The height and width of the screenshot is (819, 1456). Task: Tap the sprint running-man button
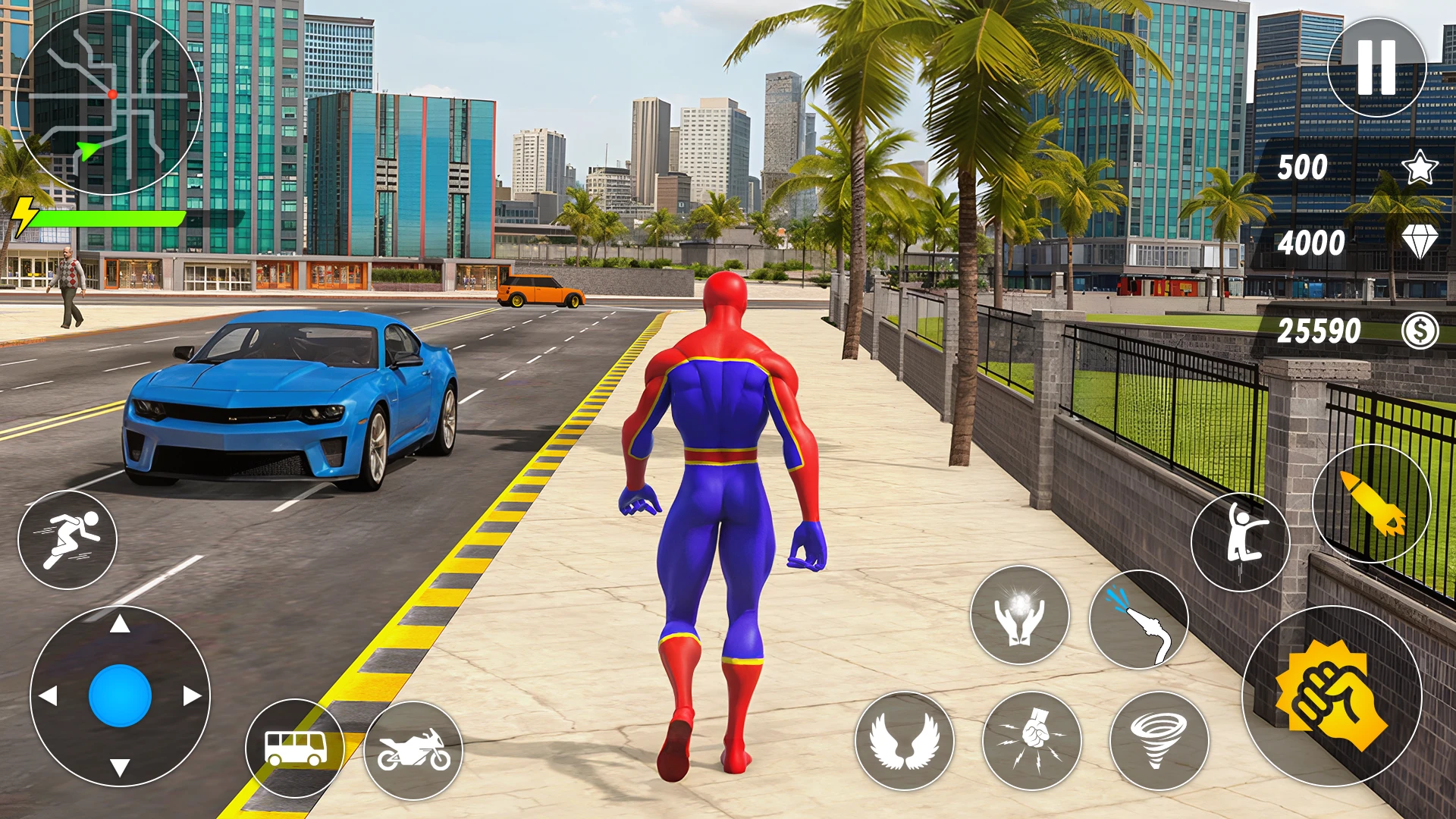click(x=67, y=539)
